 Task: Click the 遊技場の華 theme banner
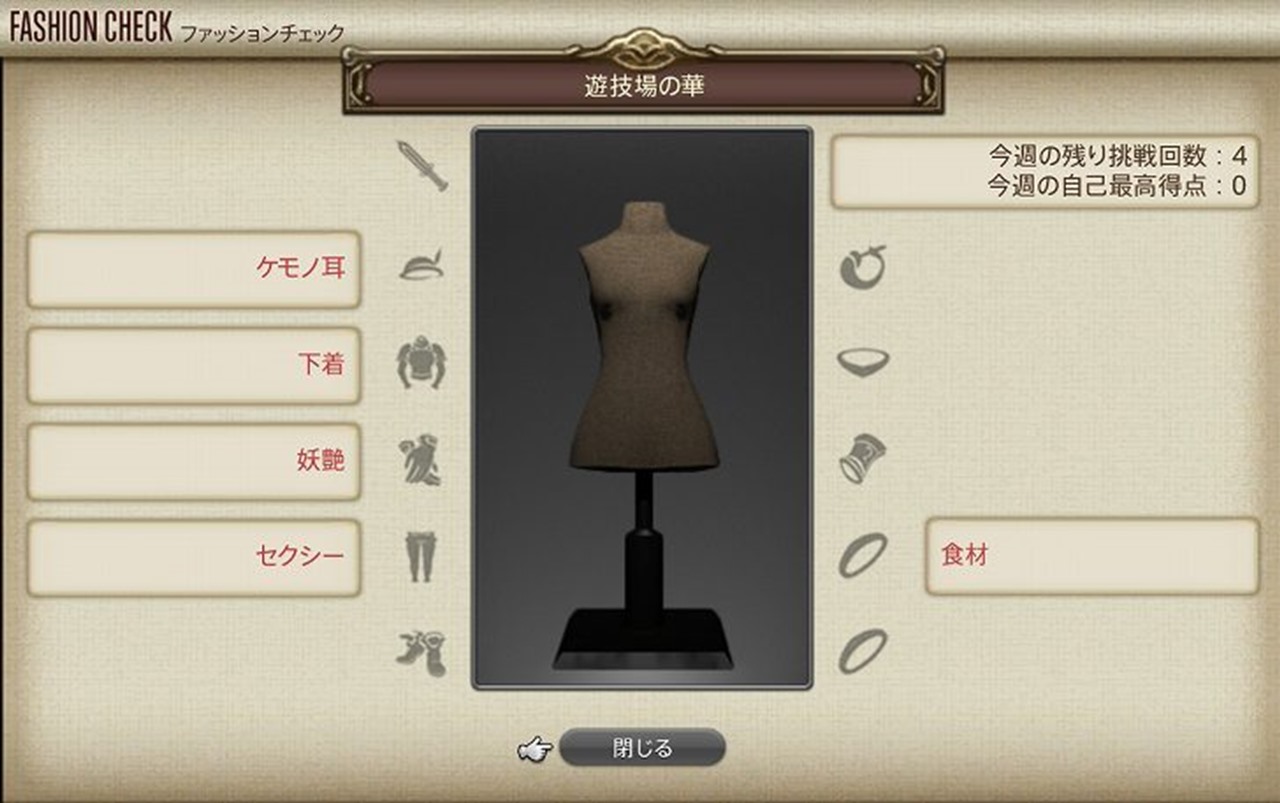640,85
